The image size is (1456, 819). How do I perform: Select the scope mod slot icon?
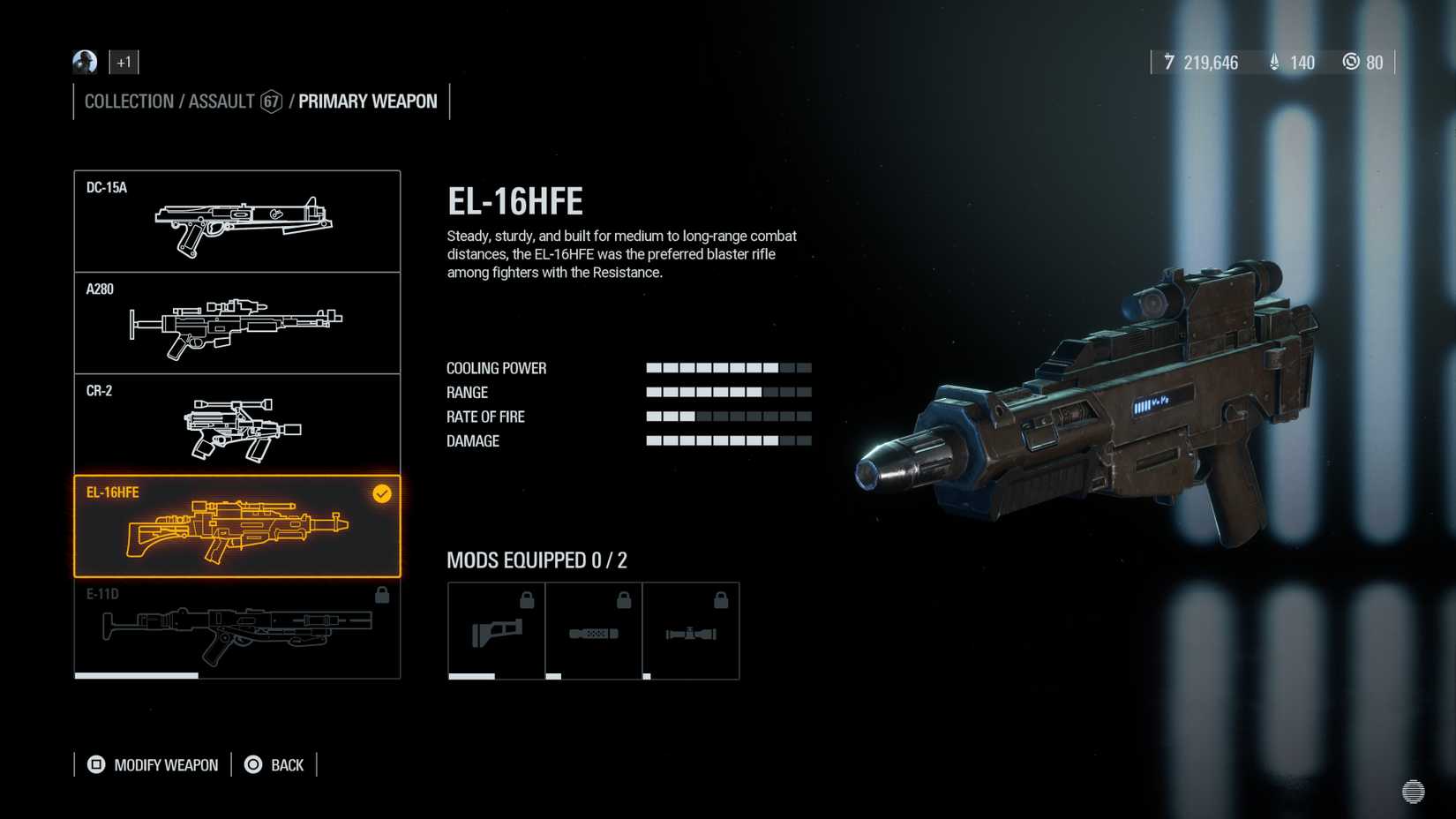(x=692, y=629)
